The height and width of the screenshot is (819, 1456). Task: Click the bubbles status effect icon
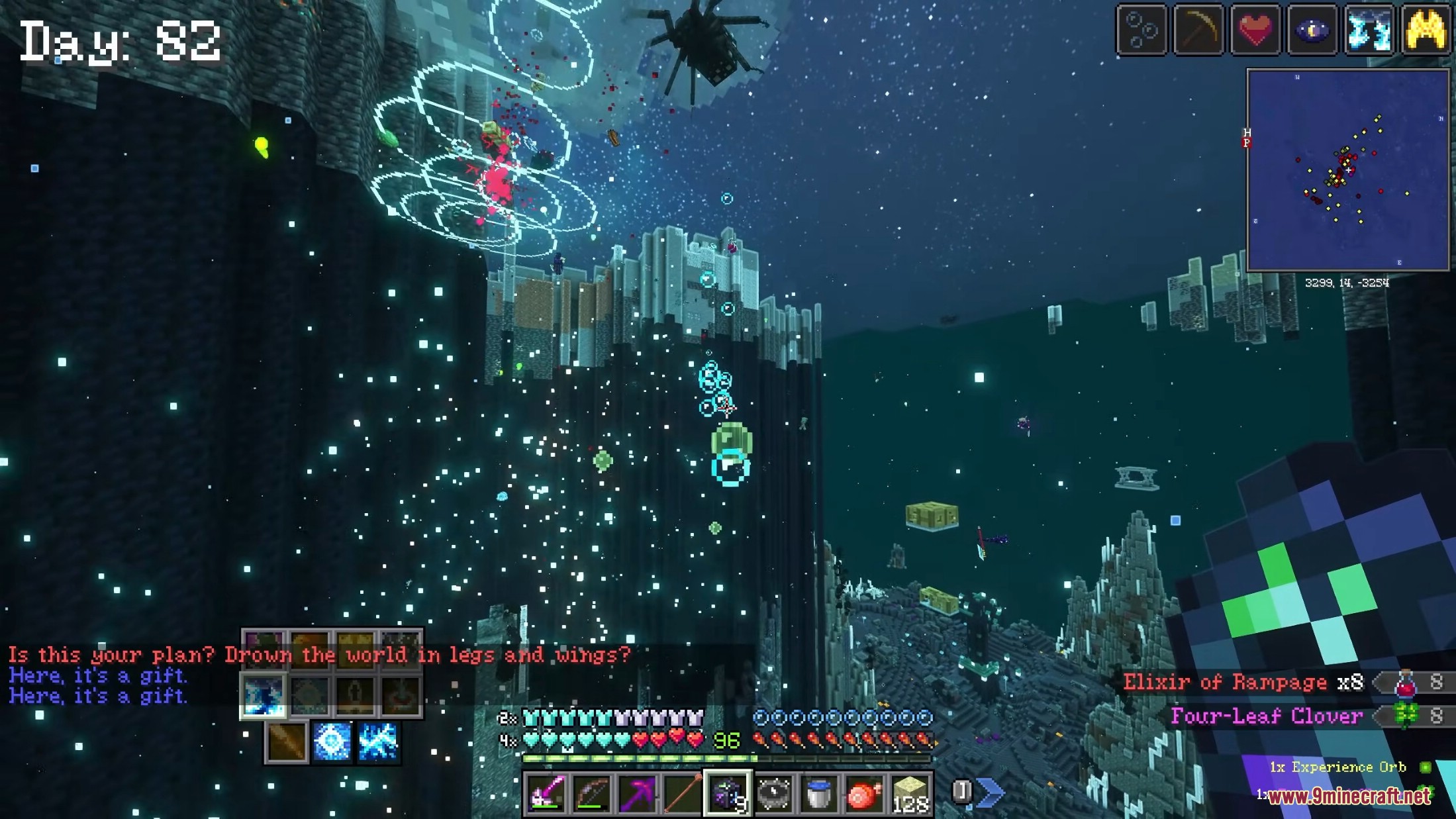tap(1141, 30)
